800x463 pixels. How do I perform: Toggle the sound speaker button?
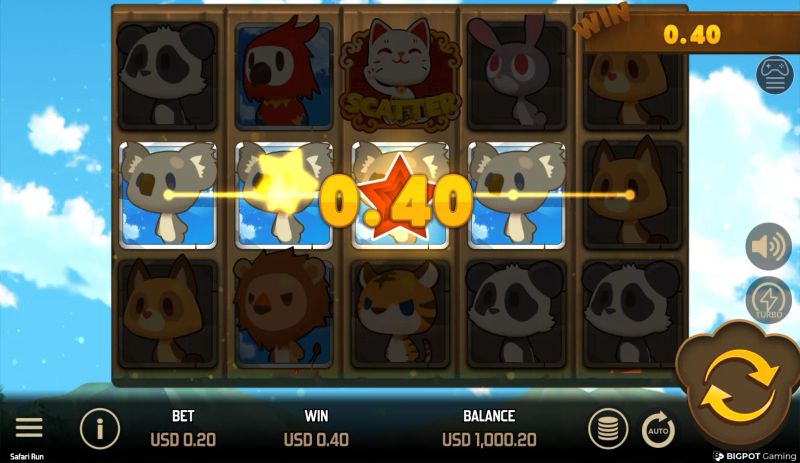[768, 245]
